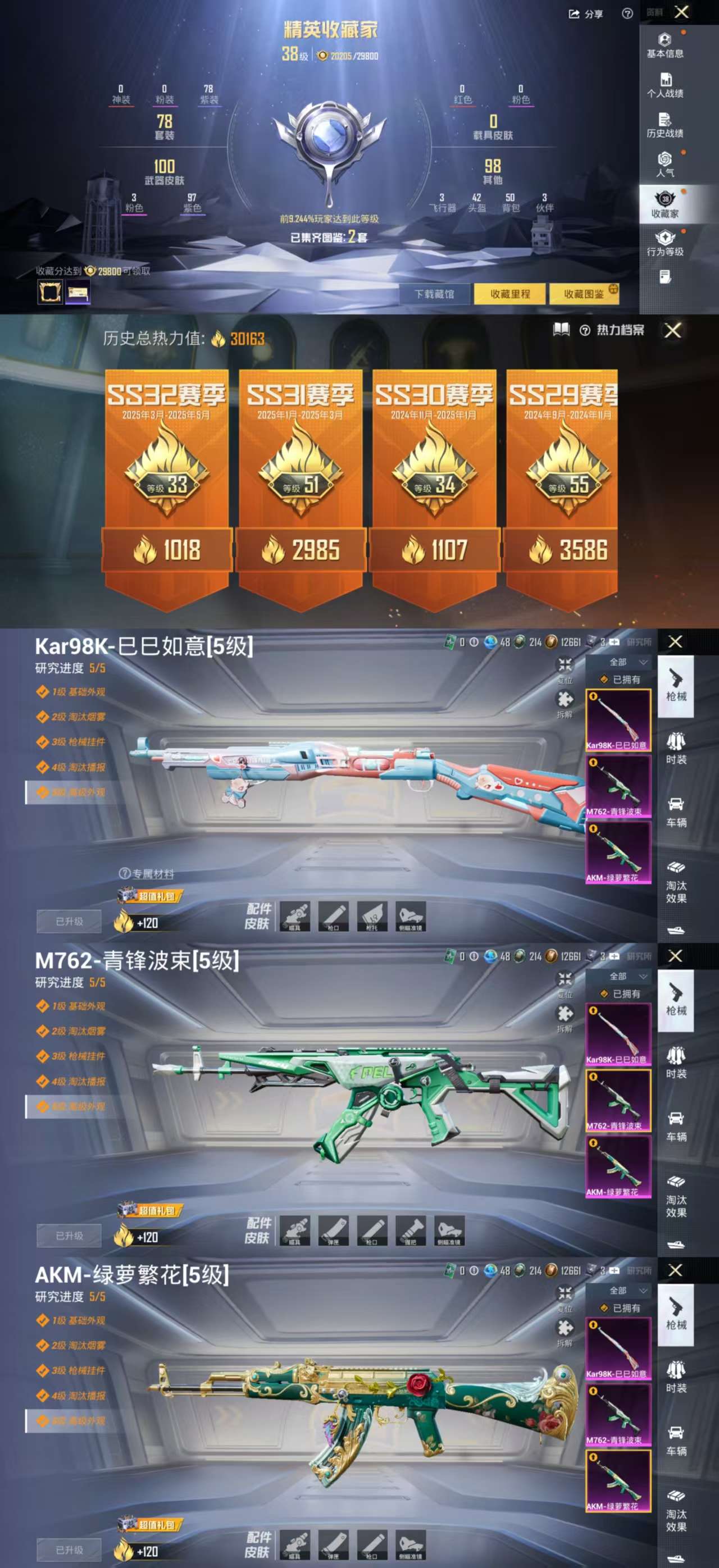Image resolution: width=719 pixels, height=1568 pixels.
Task: Click the 瞄具 sight attachment skin icon
Action: point(295,916)
